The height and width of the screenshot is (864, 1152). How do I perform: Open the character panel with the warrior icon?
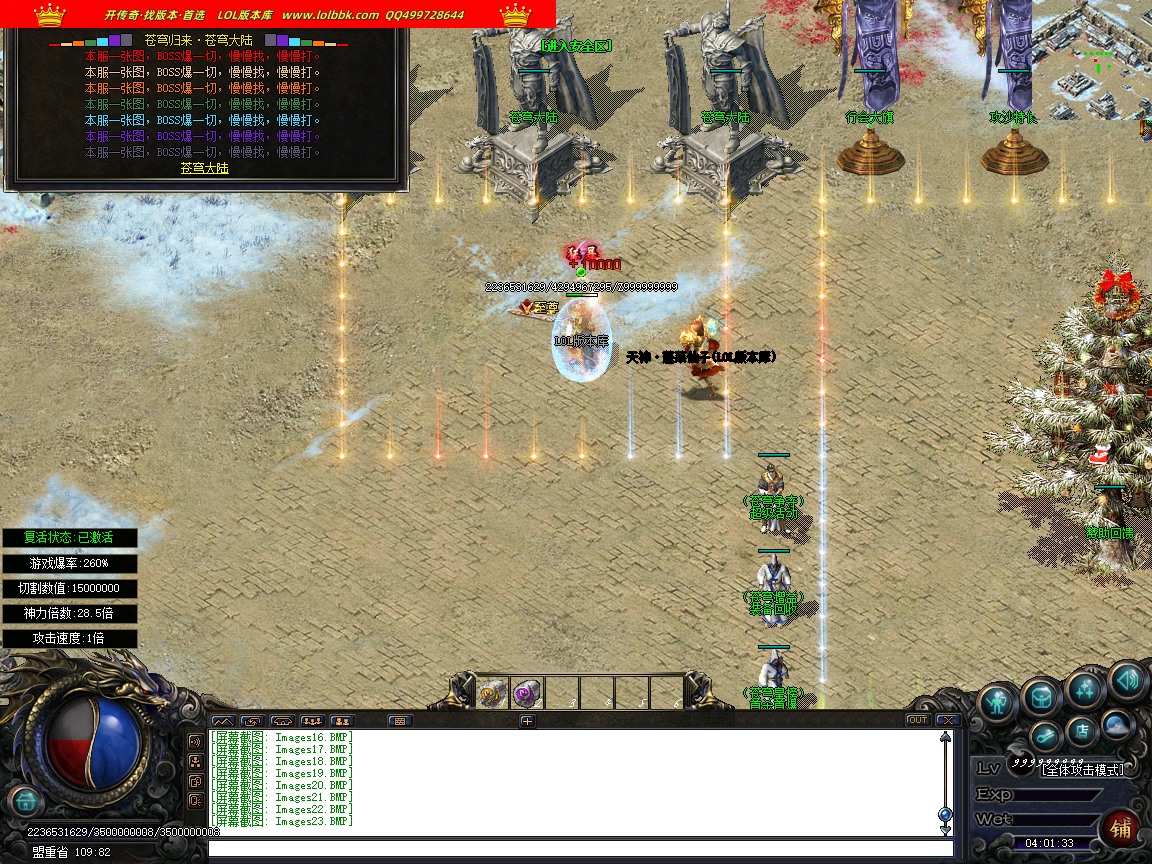996,702
